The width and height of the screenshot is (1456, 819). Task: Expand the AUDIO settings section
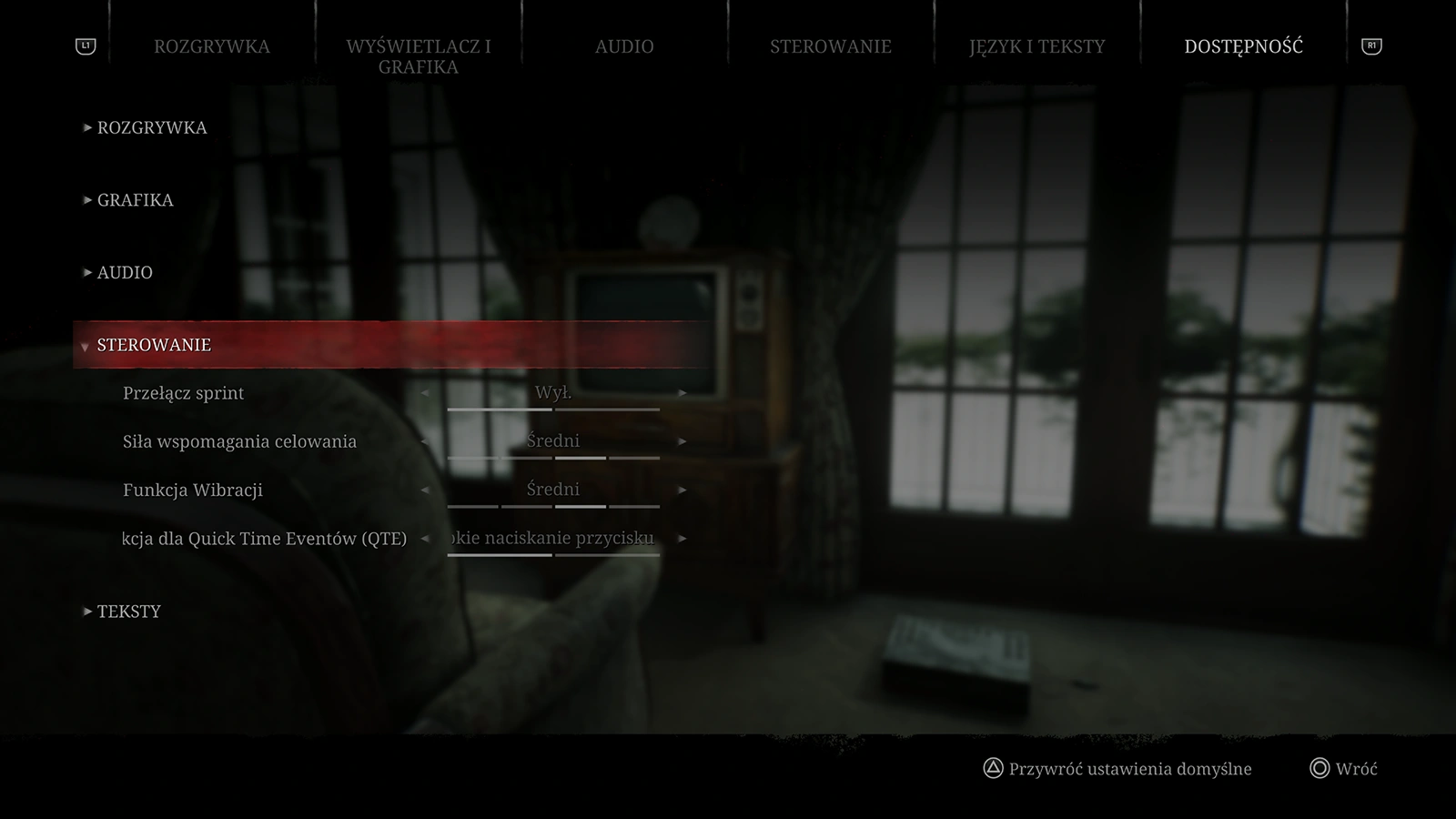pyautogui.click(x=125, y=271)
